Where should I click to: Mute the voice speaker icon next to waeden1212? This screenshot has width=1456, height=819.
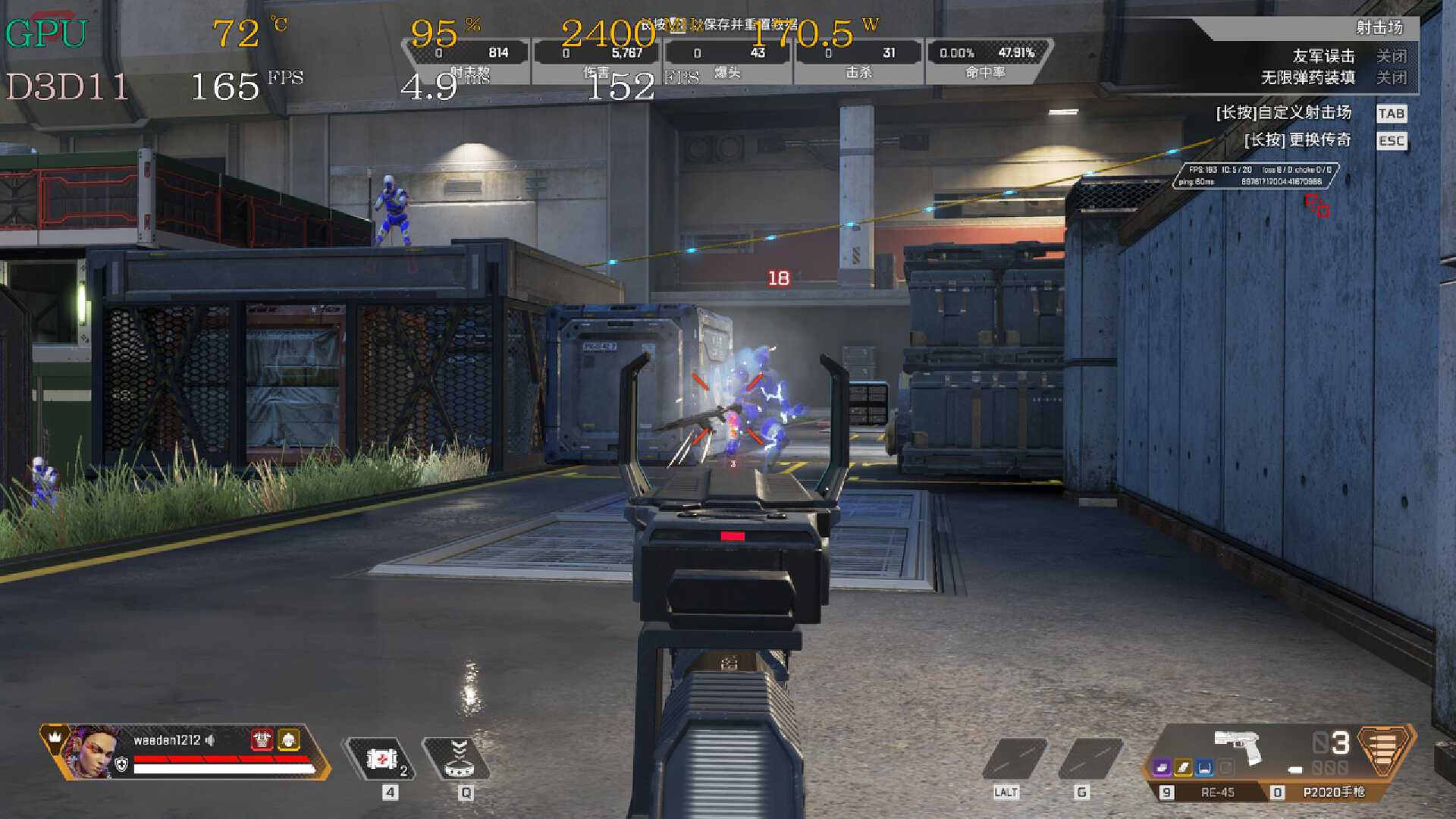click(210, 740)
